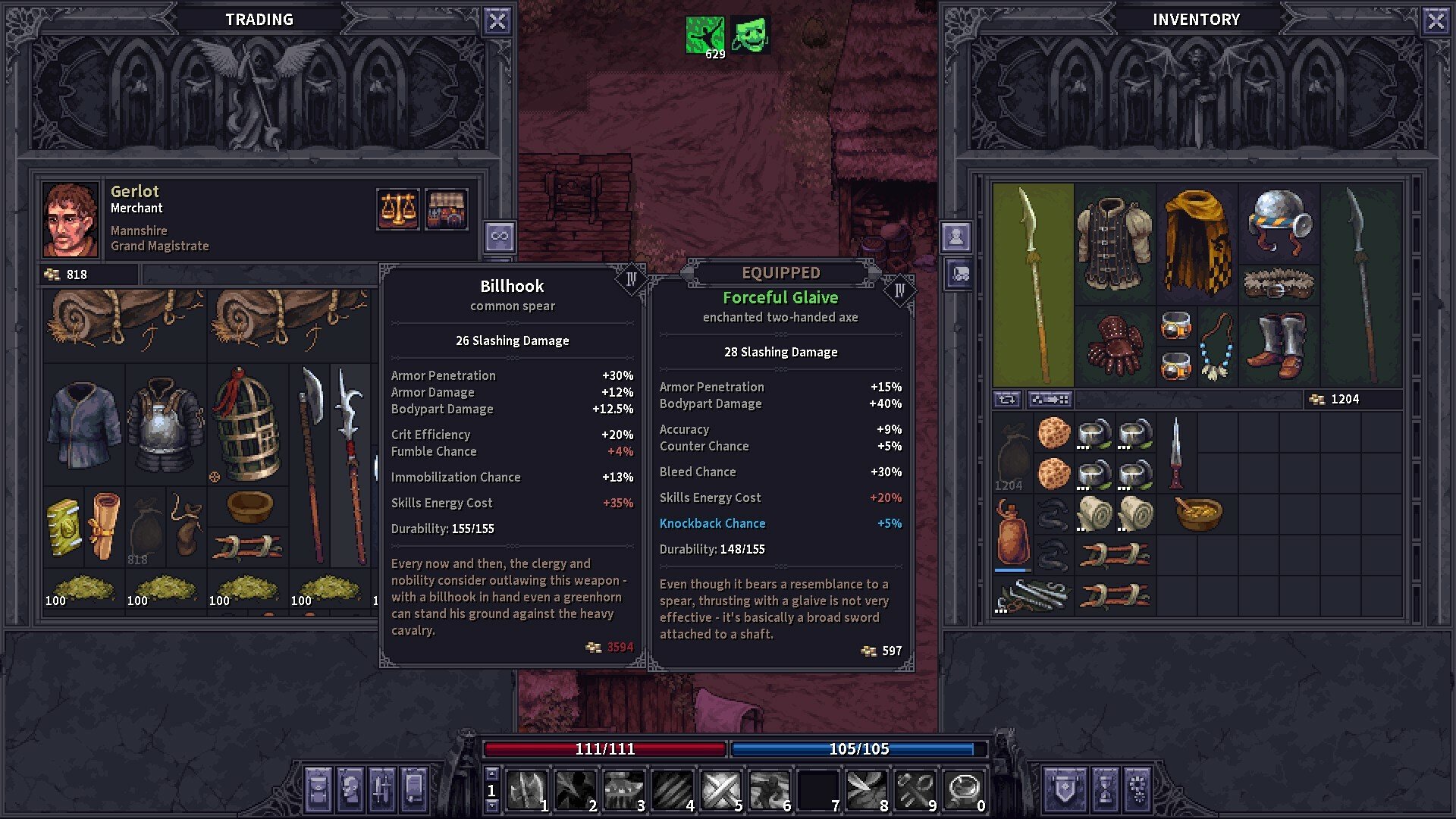1456x819 pixels.
Task: Select the waterskin flask in inventory
Action: click(x=1012, y=534)
